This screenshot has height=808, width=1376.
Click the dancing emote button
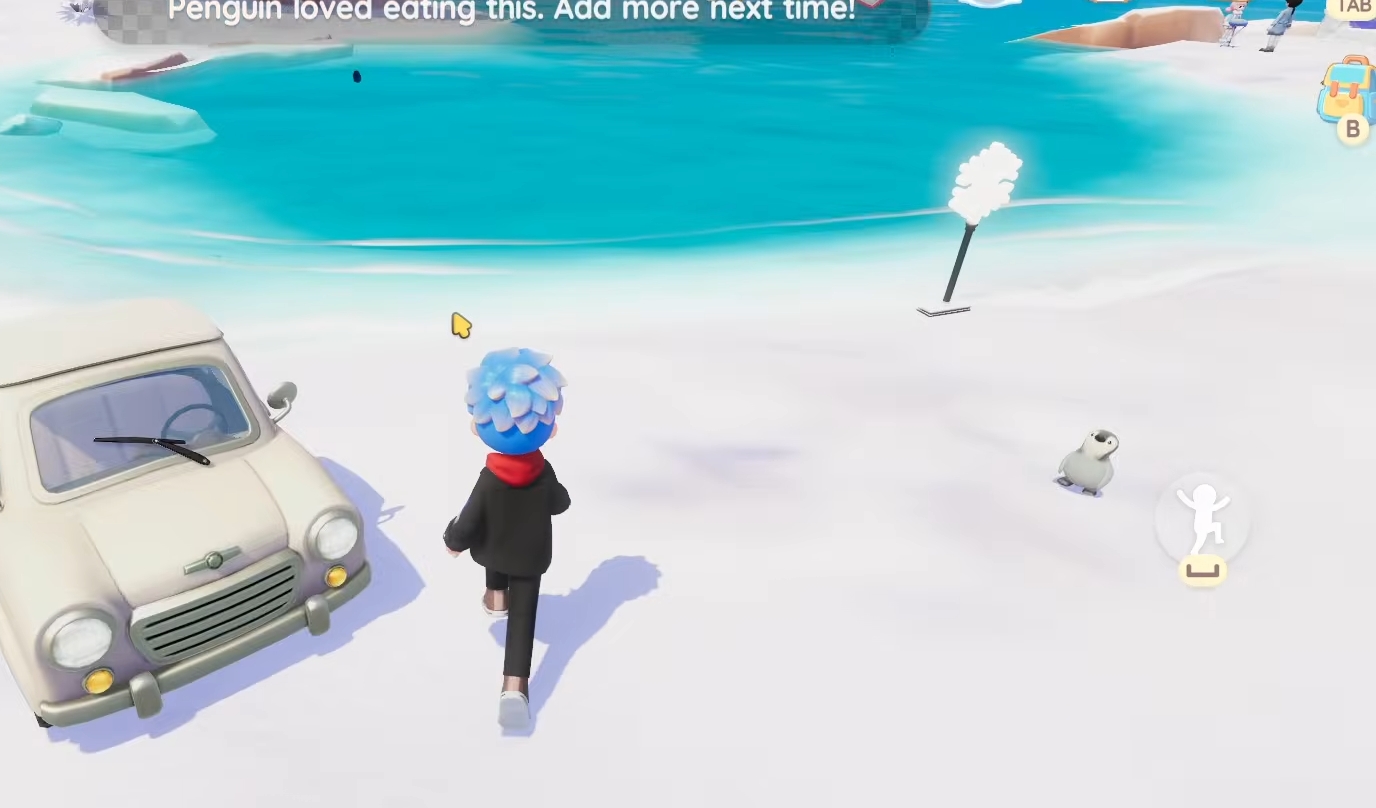(x=1203, y=520)
